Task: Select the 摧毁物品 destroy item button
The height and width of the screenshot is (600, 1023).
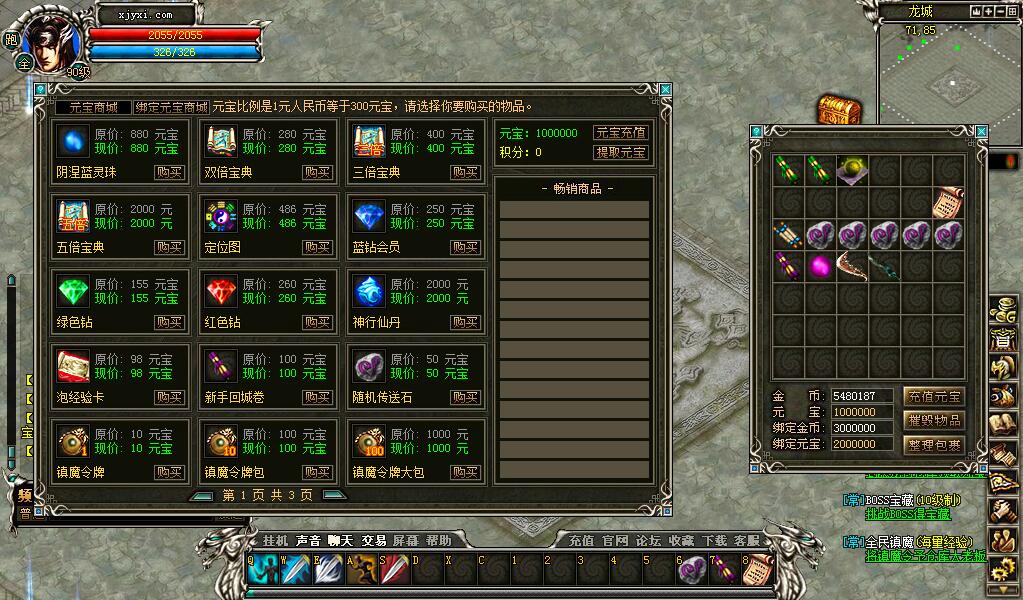Action: [x=933, y=420]
